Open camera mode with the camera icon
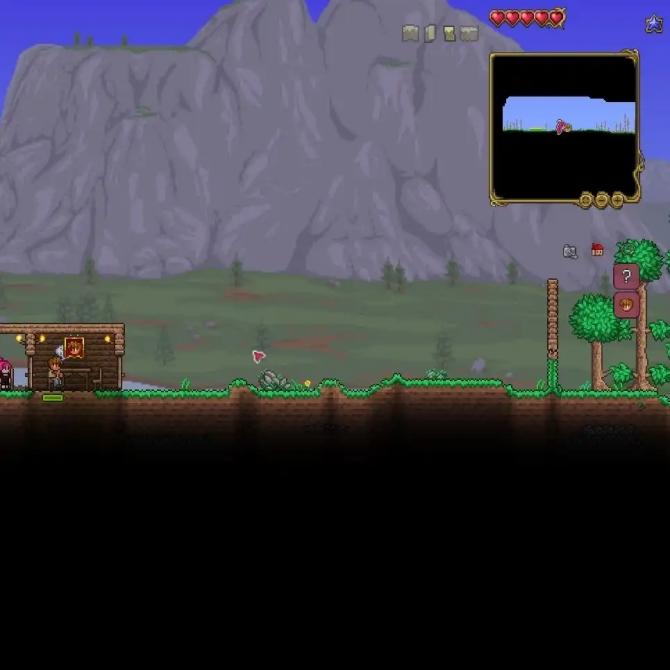Image resolution: width=670 pixels, height=670 pixels. coord(570,251)
